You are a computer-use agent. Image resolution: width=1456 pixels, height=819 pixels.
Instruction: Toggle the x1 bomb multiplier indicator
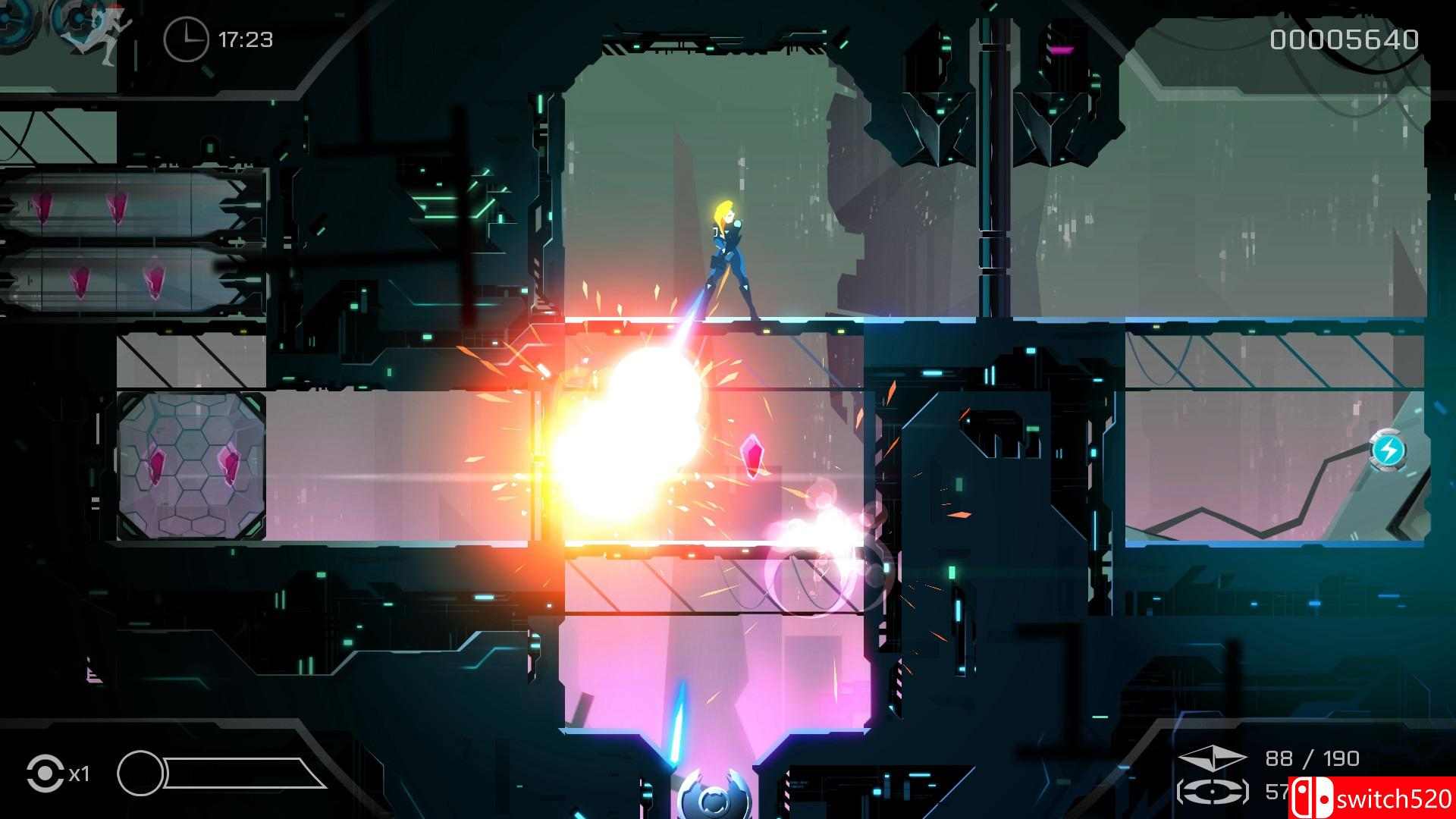tap(80, 775)
